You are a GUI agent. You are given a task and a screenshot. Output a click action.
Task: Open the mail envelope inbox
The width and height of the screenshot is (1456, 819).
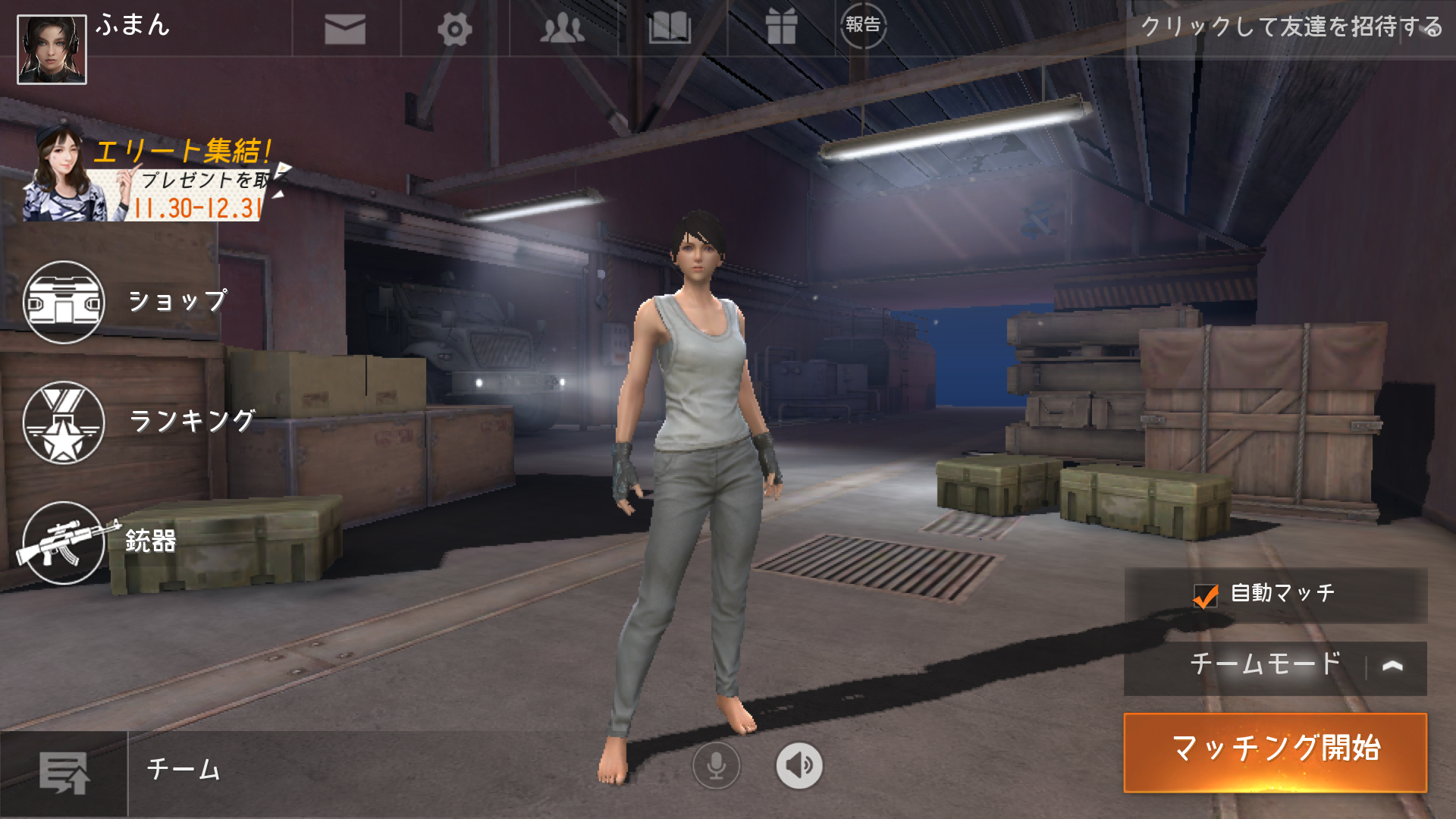(345, 30)
